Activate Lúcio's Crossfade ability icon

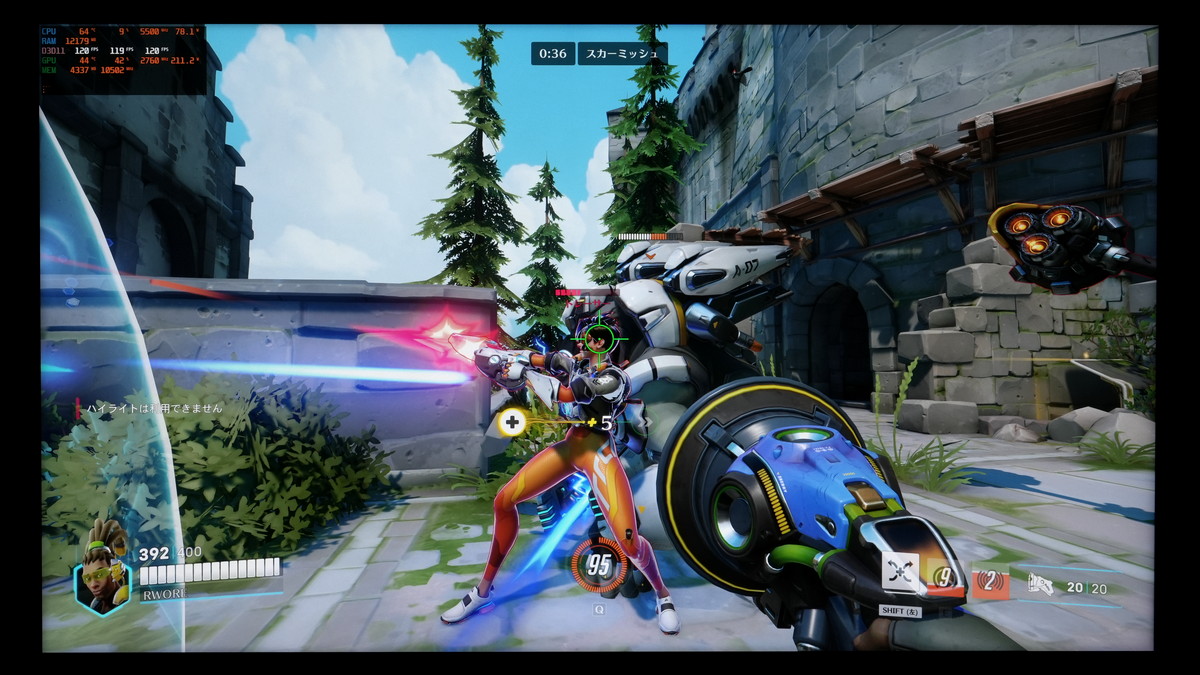[x=901, y=574]
